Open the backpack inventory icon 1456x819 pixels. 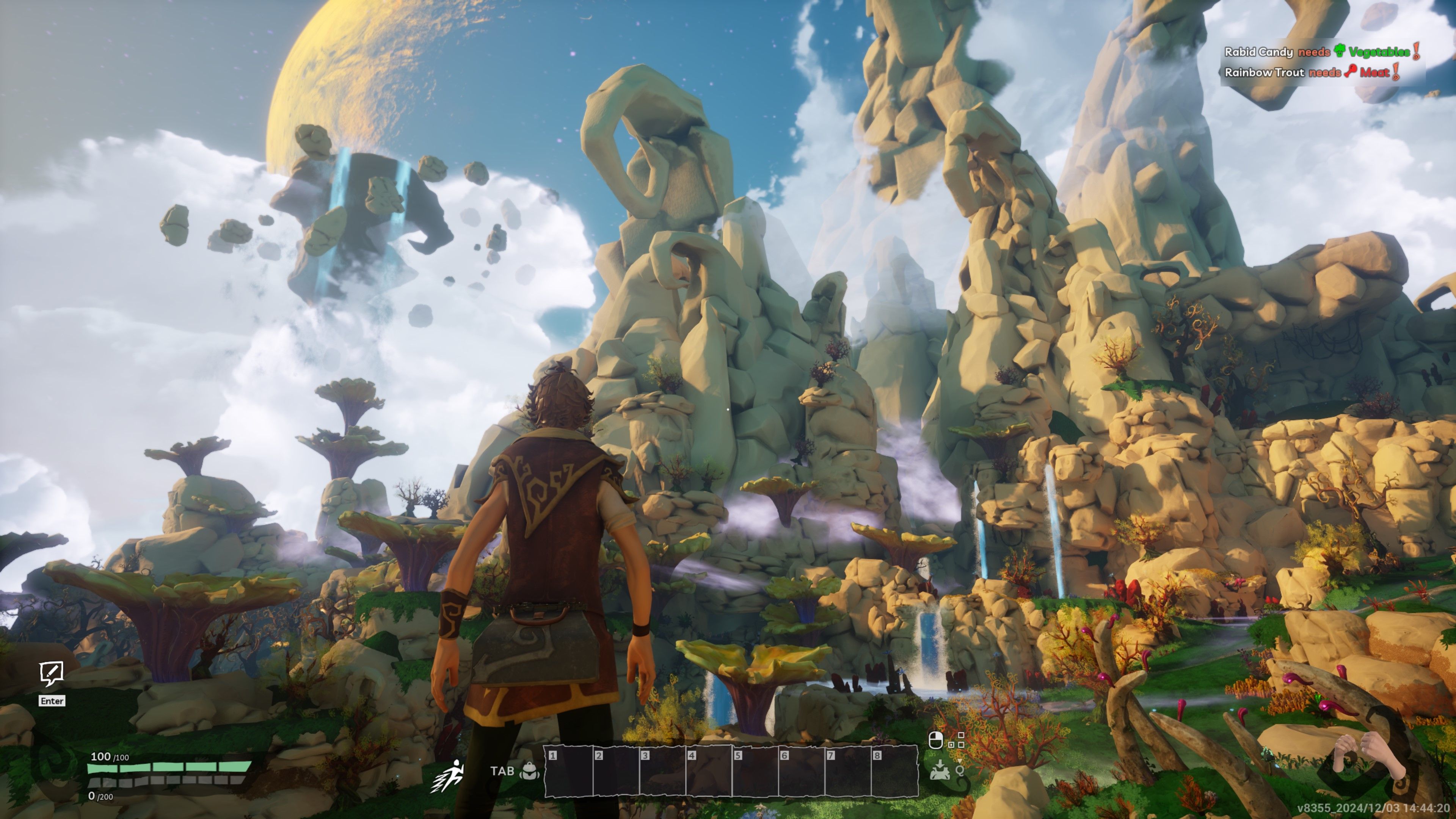(x=529, y=771)
